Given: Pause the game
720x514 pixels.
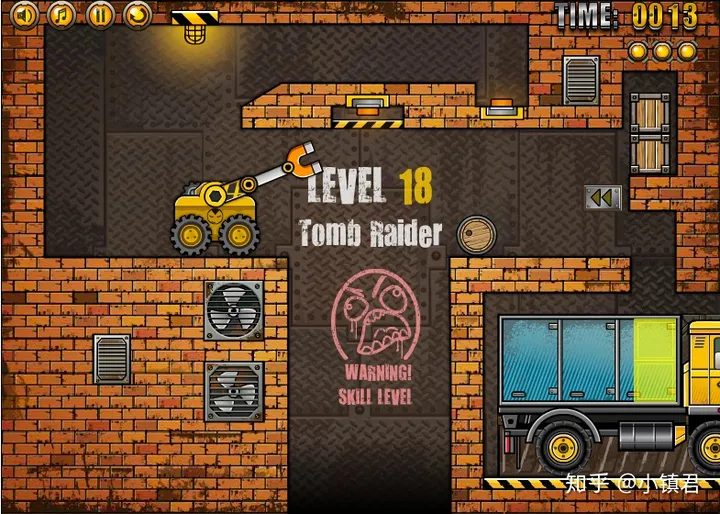Looking at the screenshot, I should point(100,14).
